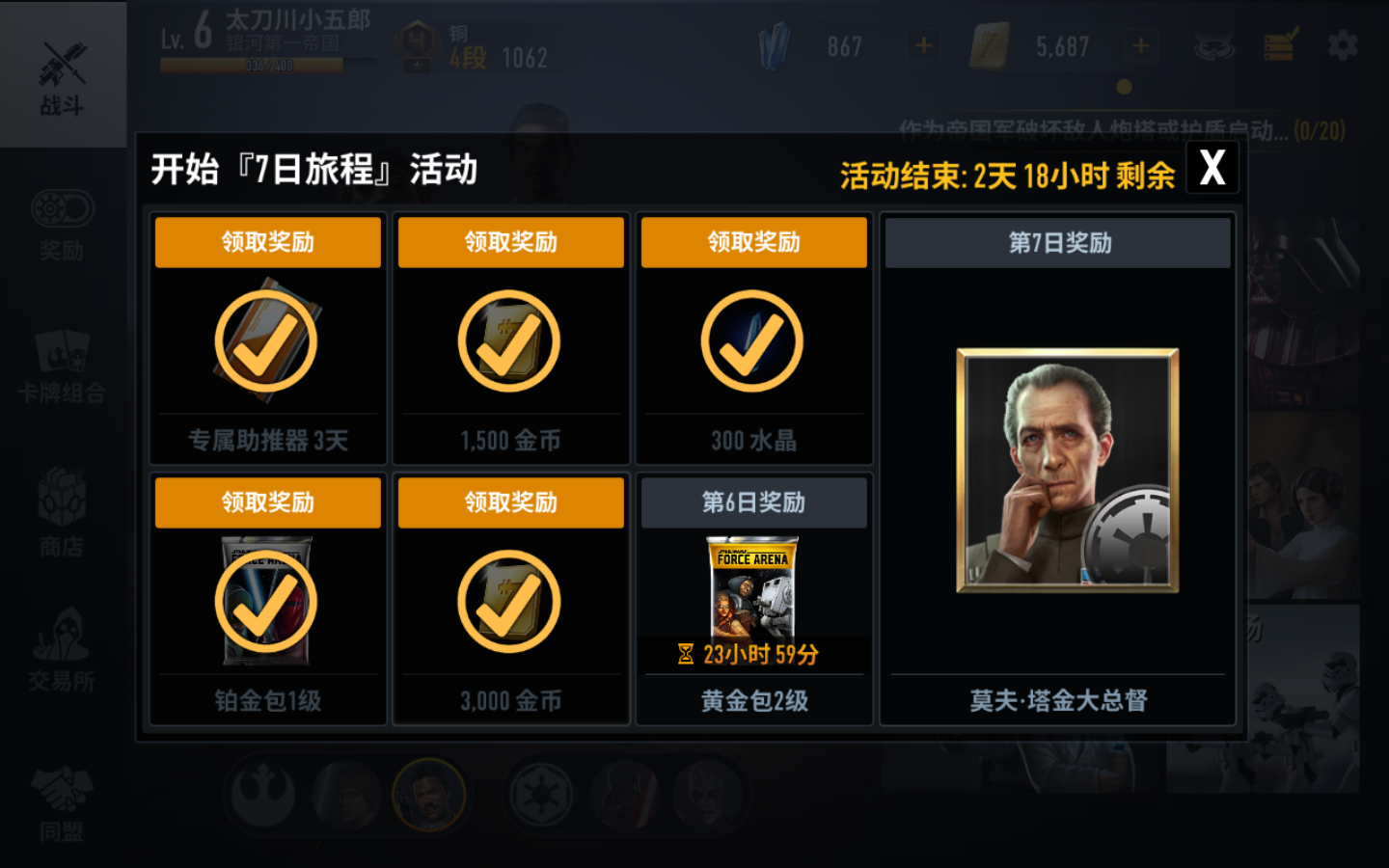Tap the plus beside the gold card counter

[1140, 43]
